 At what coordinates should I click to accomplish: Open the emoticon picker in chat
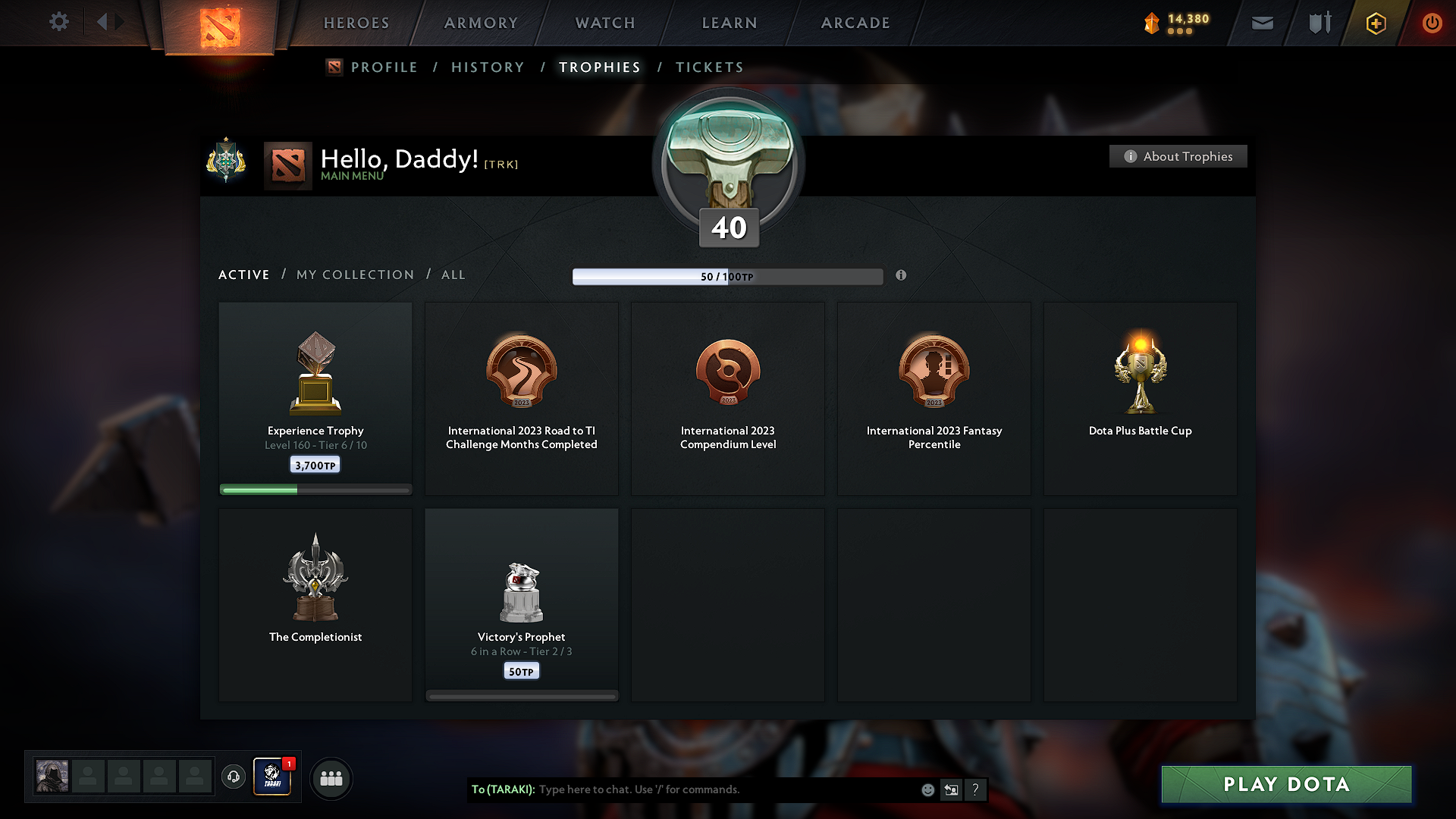(927, 789)
